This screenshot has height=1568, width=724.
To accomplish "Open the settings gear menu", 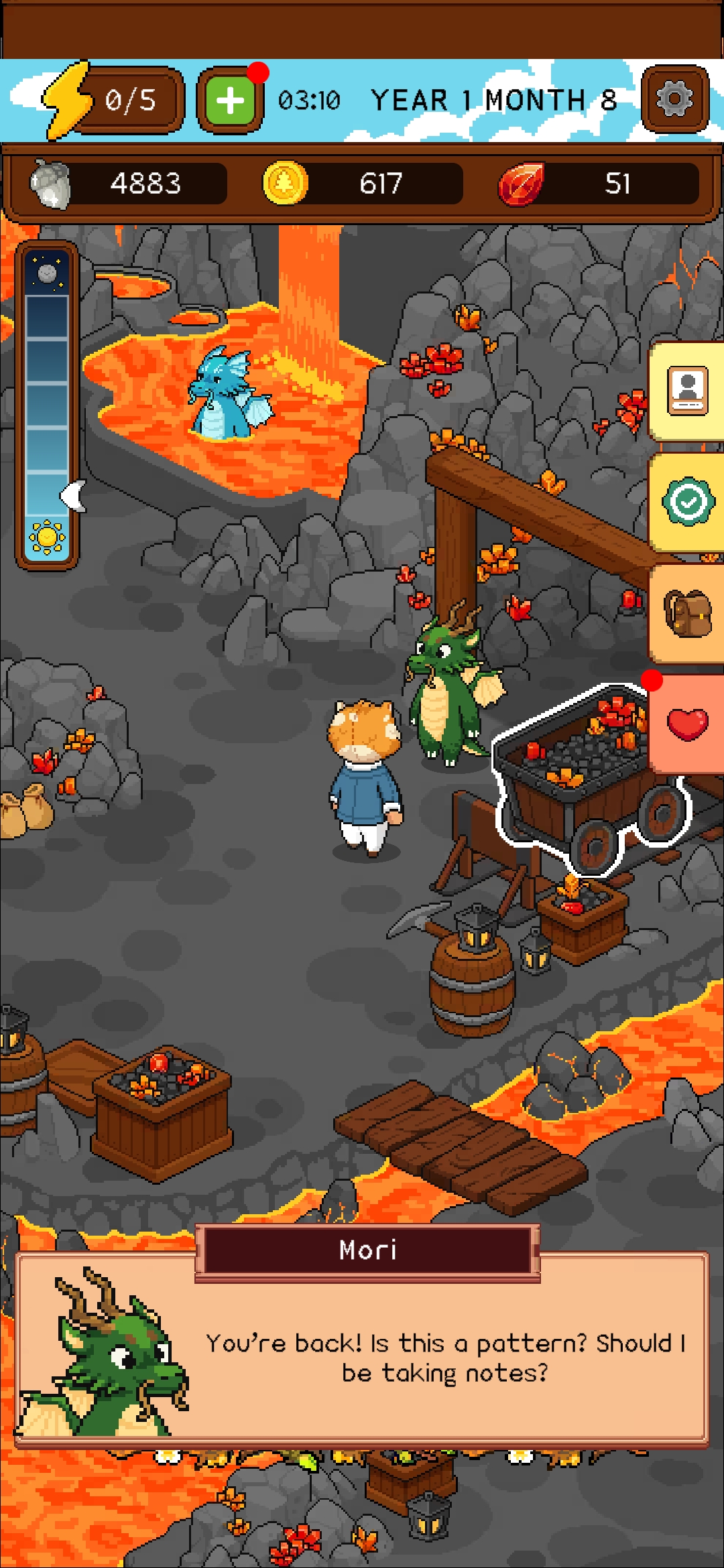I will [674, 100].
